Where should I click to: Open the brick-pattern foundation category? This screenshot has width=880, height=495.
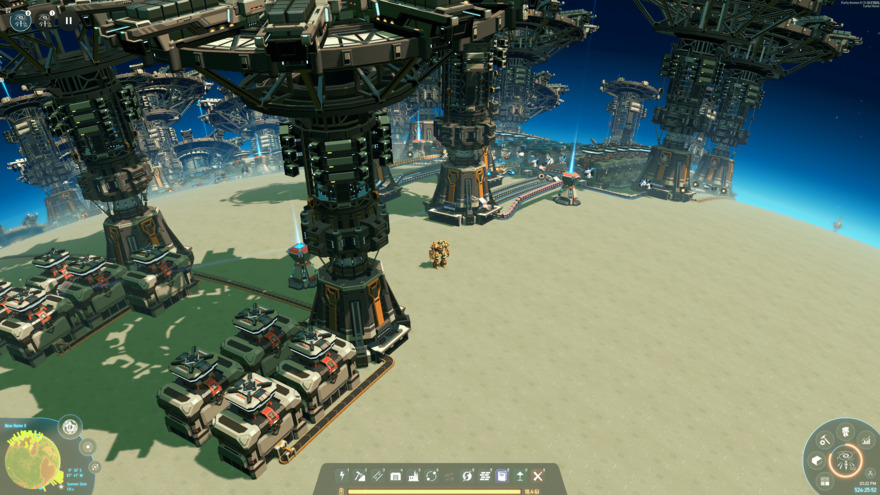[x=485, y=476]
